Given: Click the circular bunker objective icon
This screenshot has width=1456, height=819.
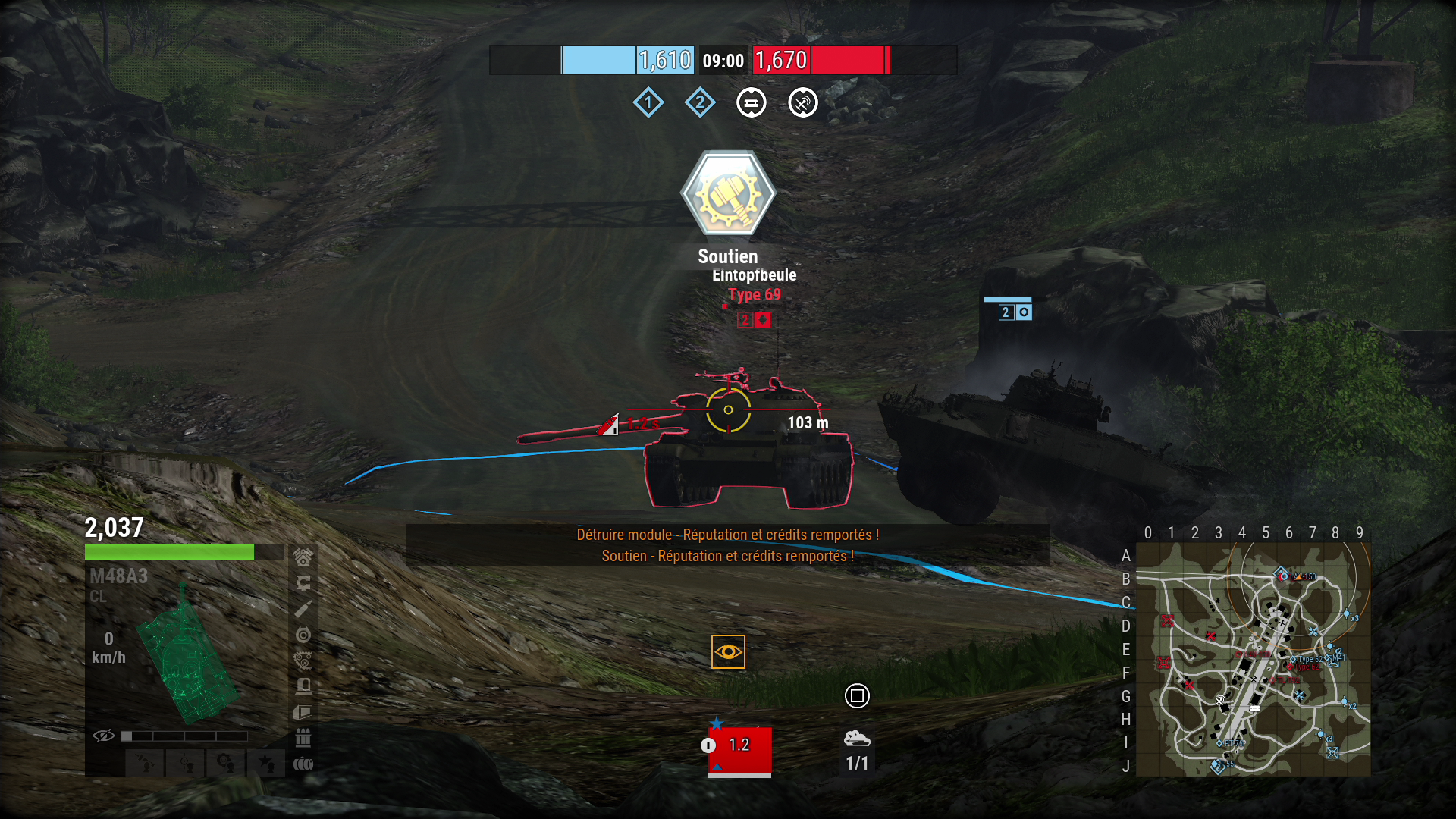Looking at the screenshot, I should 752,102.
